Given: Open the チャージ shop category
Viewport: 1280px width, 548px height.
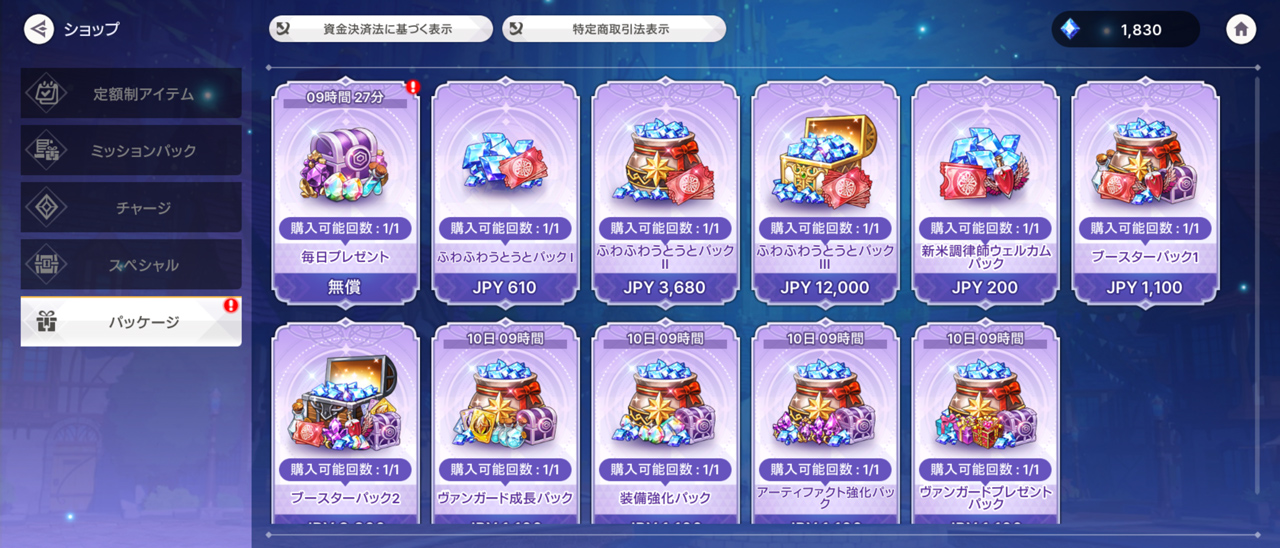Looking at the screenshot, I should pos(131,208).
